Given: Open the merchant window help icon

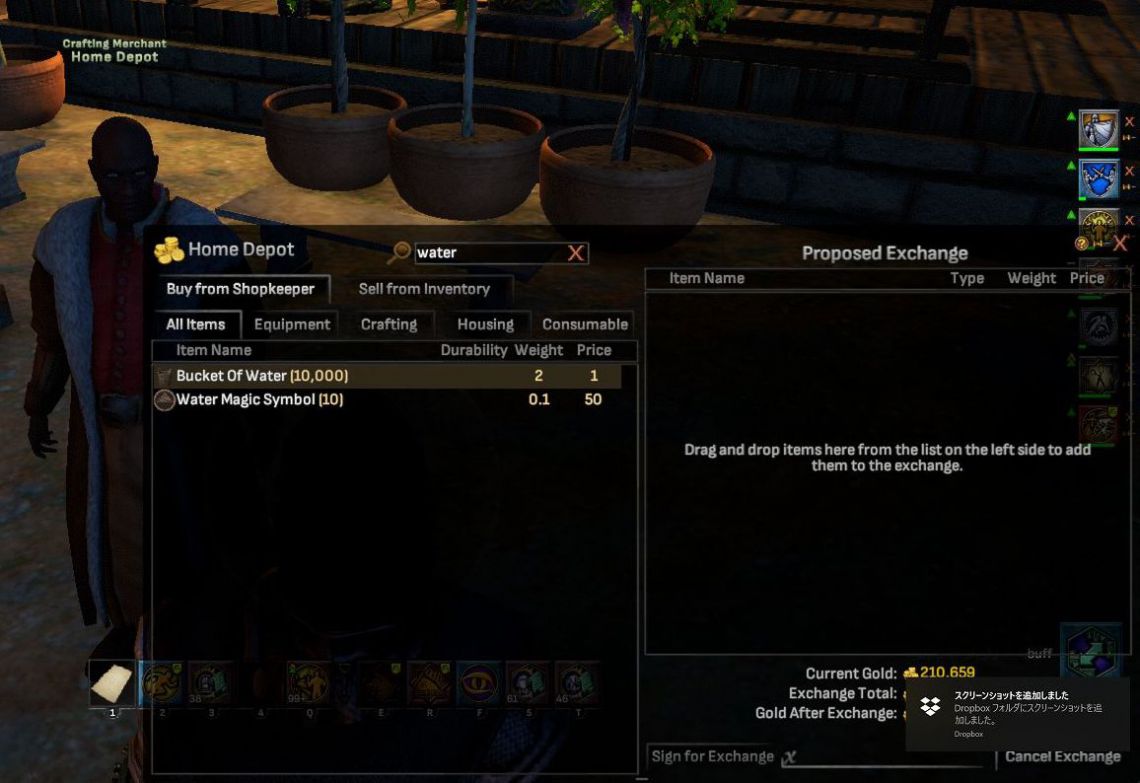Looking at the screenshot, I should click(1081, 244).
